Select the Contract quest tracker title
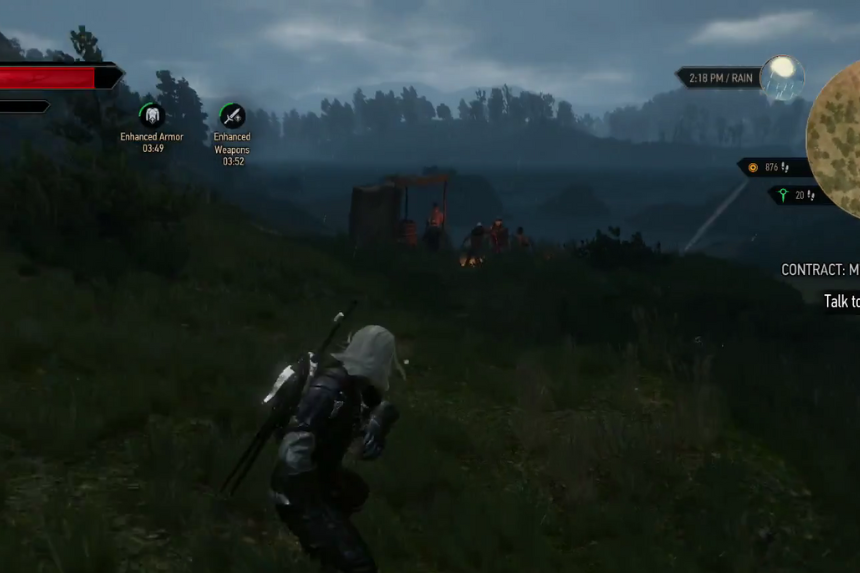860x573 pixels. 820,270
